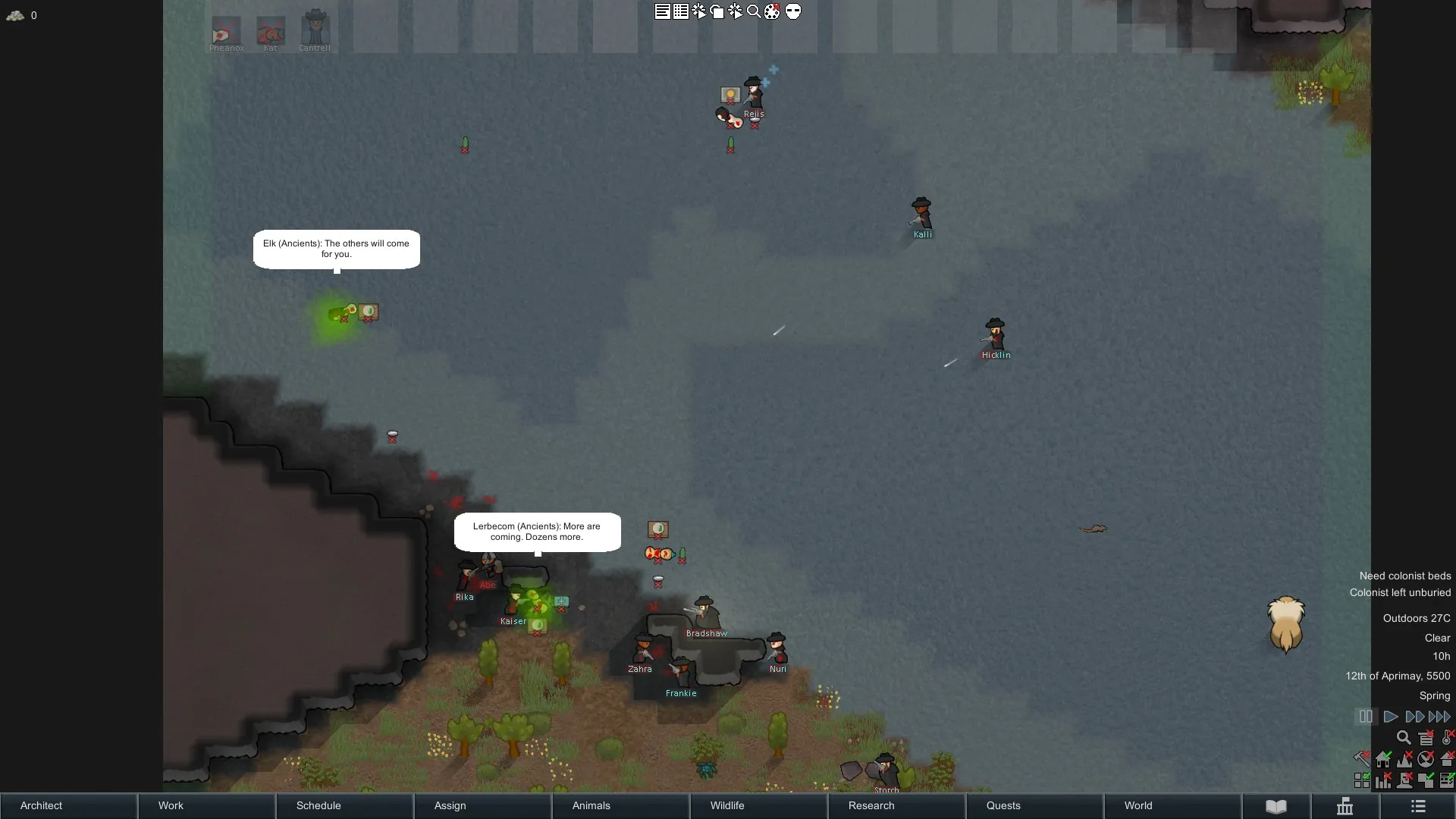
Task: Open the Research tab
Action: pos(896,805)
